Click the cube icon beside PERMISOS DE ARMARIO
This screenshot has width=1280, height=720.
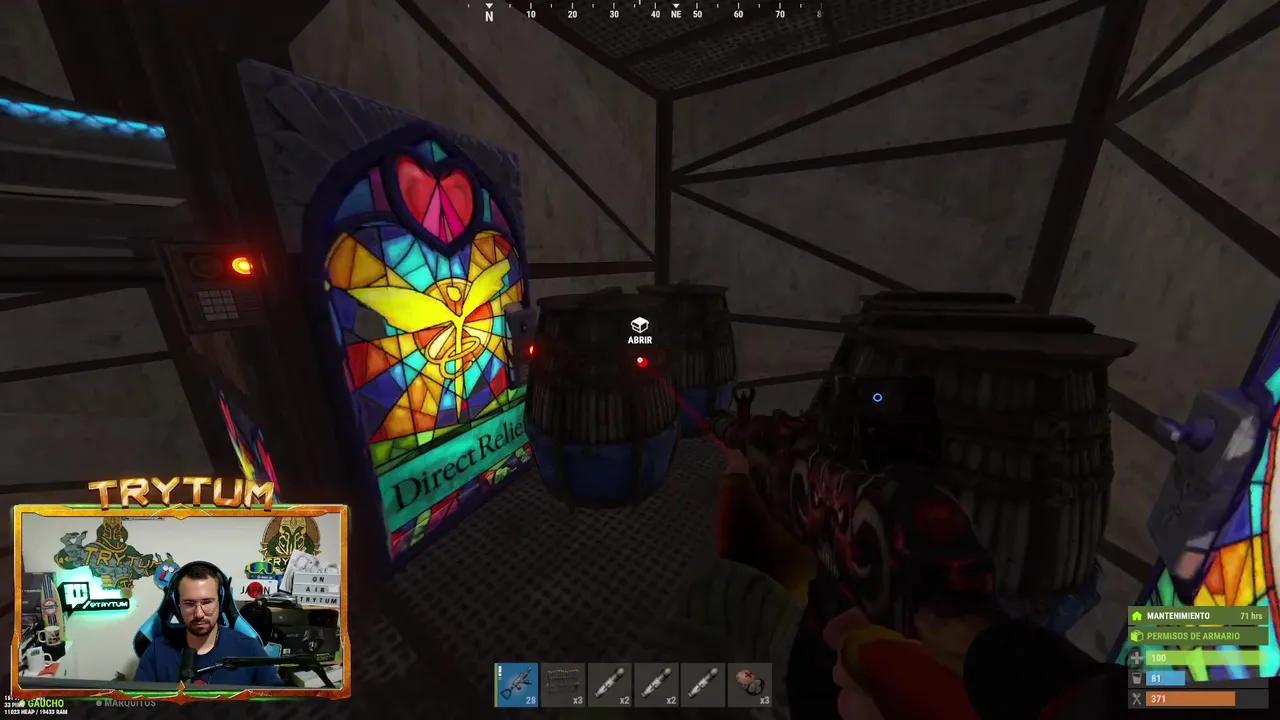[1137, 634]
